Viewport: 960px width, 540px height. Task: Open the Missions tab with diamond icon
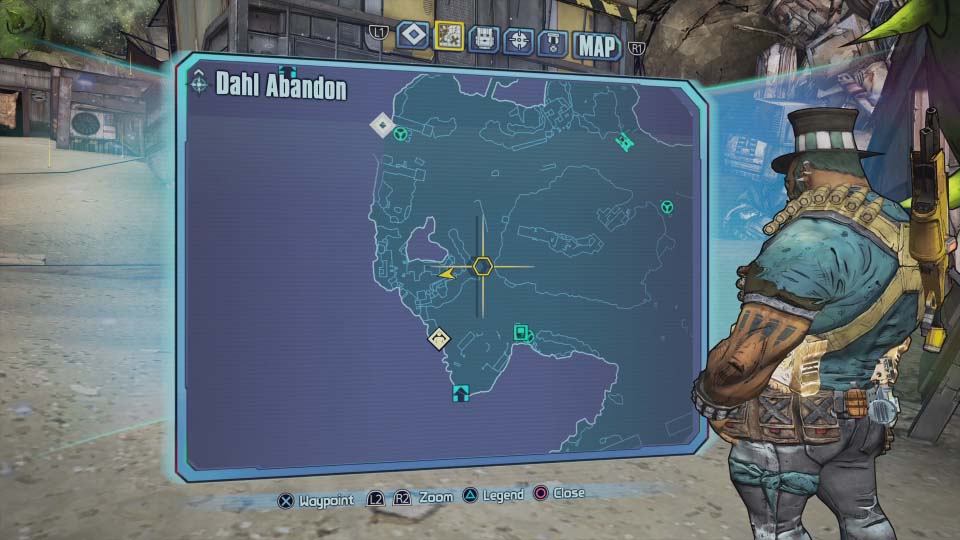(413, 37)
